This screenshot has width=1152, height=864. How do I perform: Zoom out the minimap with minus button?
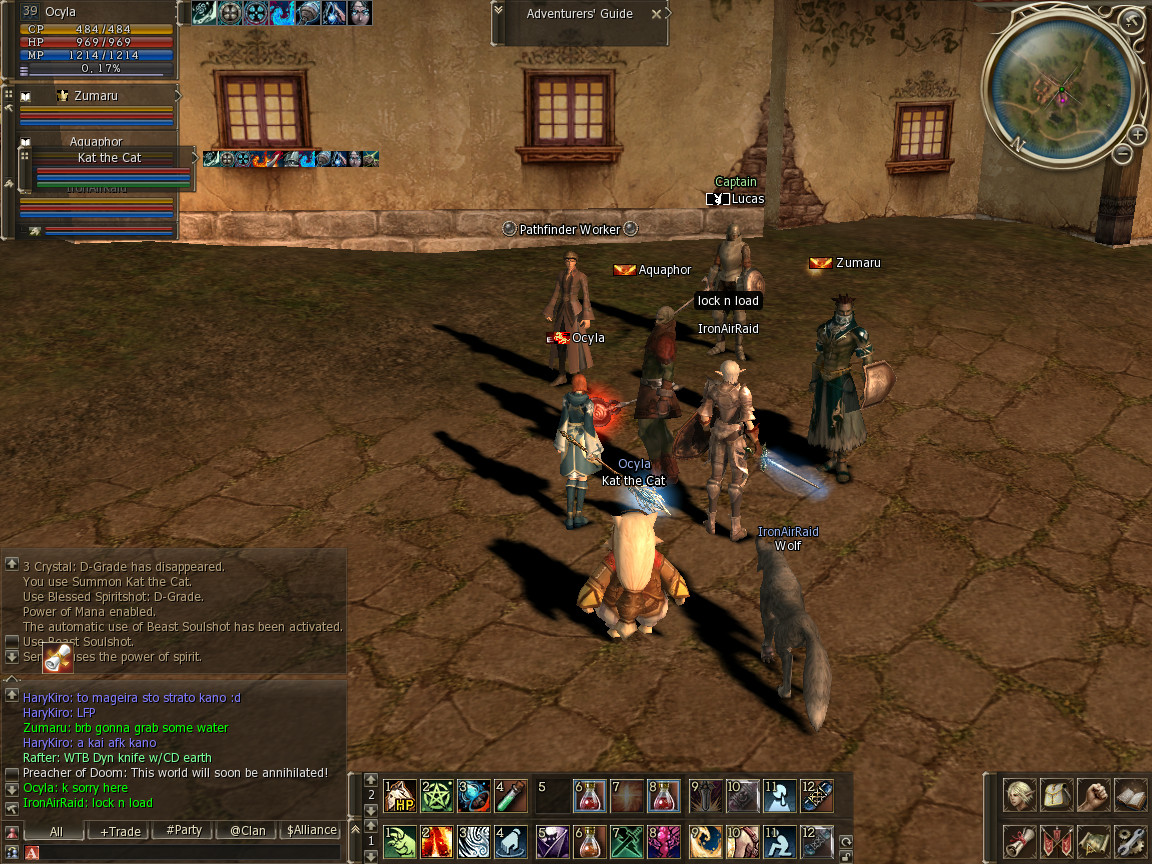(1123, 154)
